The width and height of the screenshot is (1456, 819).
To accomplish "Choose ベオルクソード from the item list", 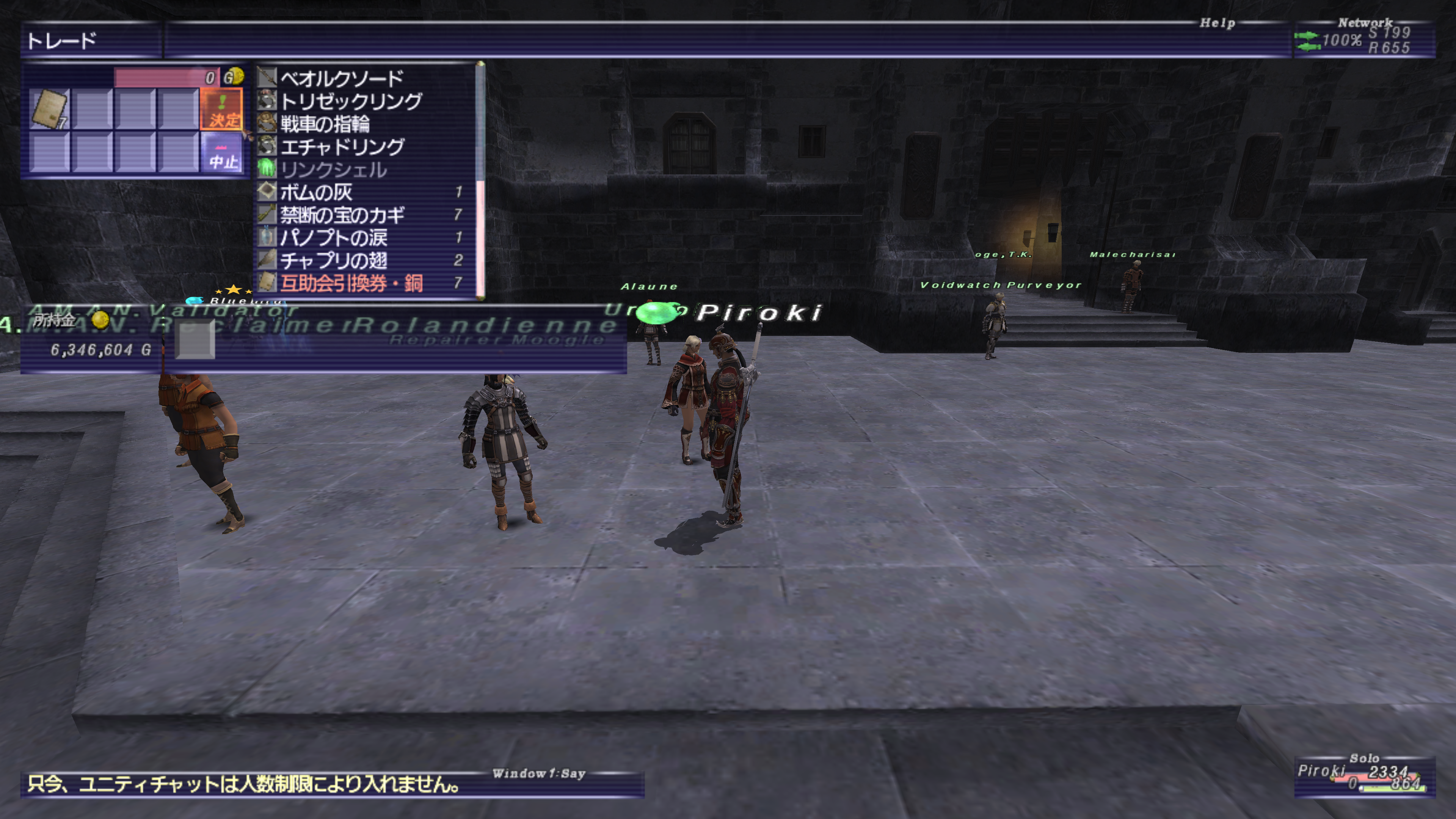I will pyautogui.click(x=341, y=78).
